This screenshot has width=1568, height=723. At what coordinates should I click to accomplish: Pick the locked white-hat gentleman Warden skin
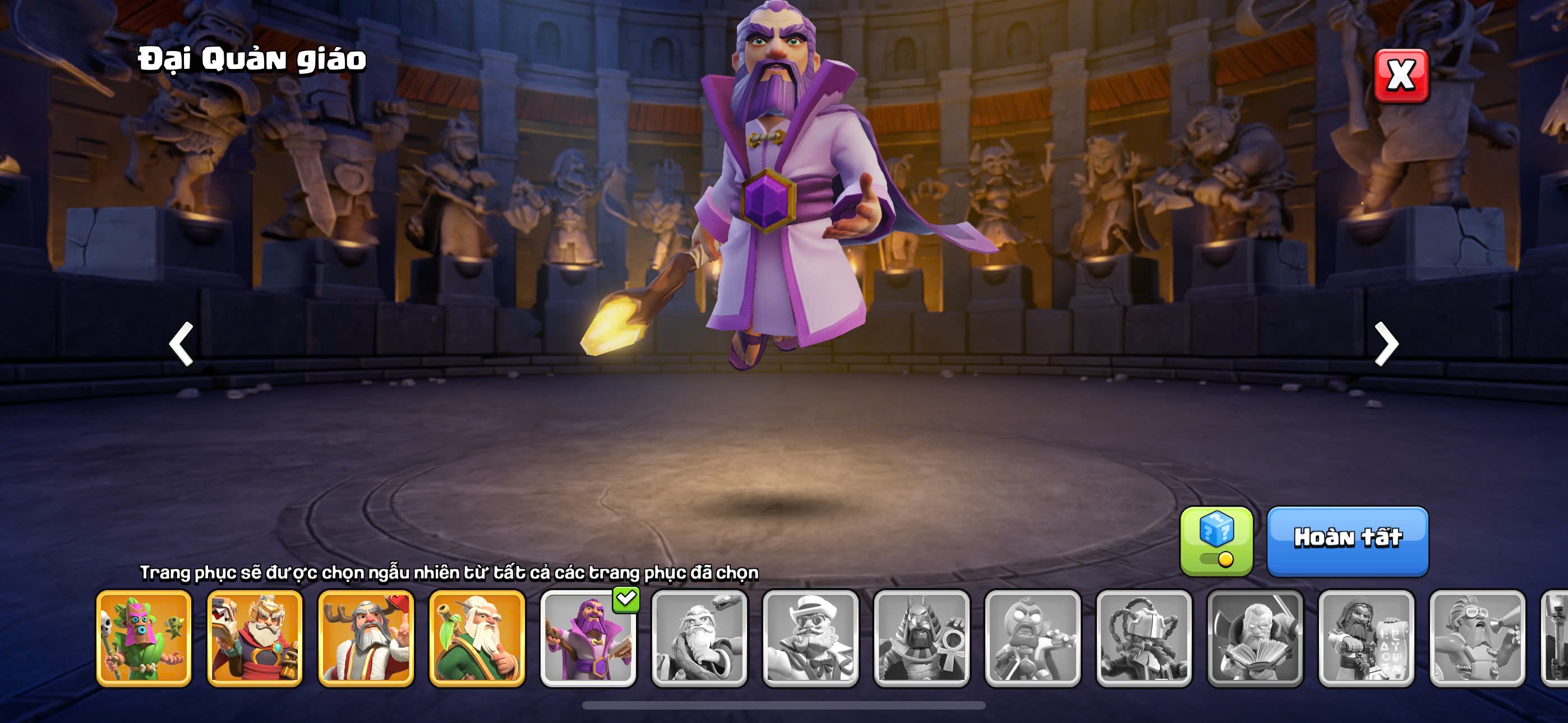coord(810,638)
